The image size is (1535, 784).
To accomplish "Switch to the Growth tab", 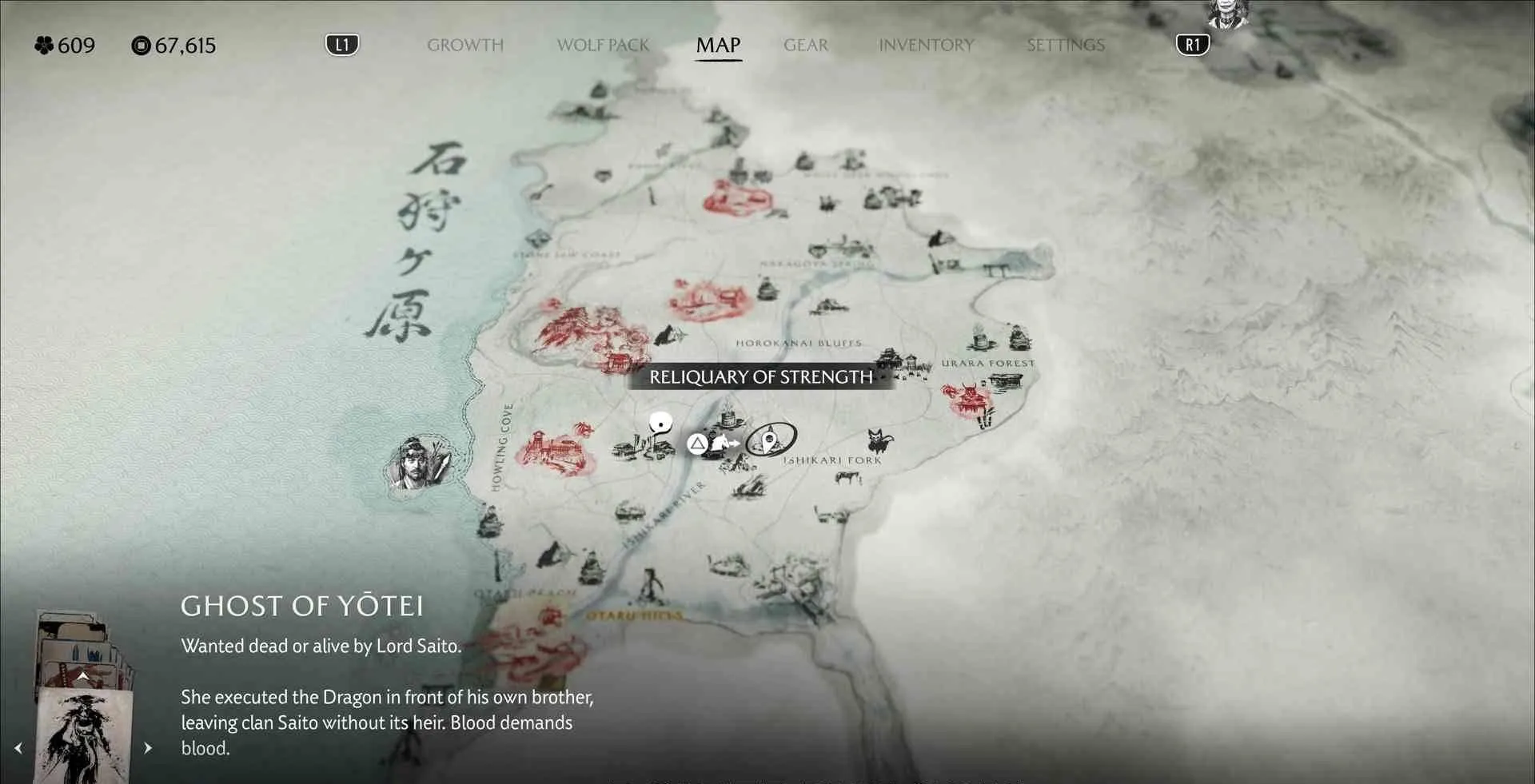I will [x=465, y=46].
